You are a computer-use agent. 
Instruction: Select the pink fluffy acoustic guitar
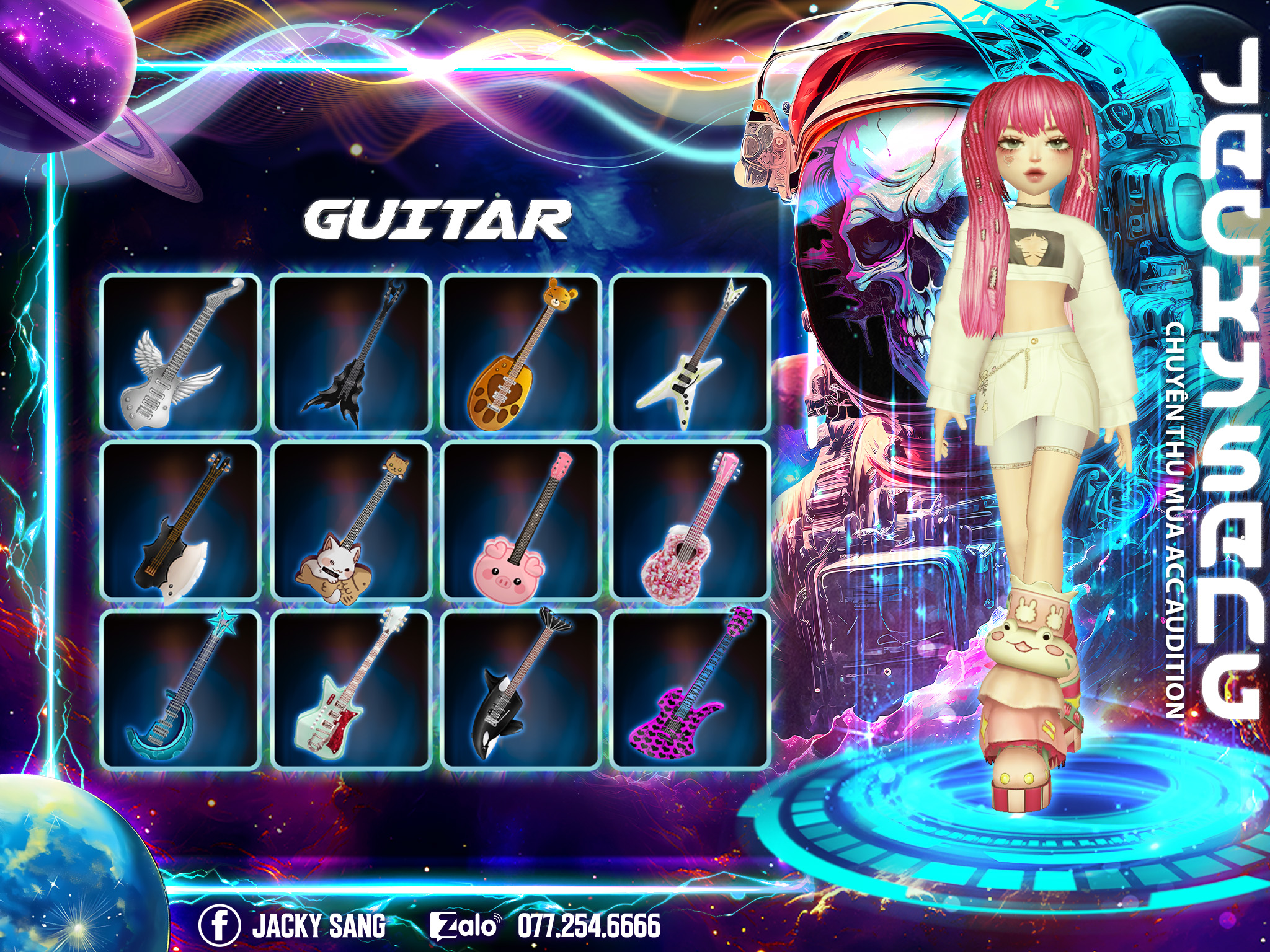pyautogui.click(x=690, y=522)
